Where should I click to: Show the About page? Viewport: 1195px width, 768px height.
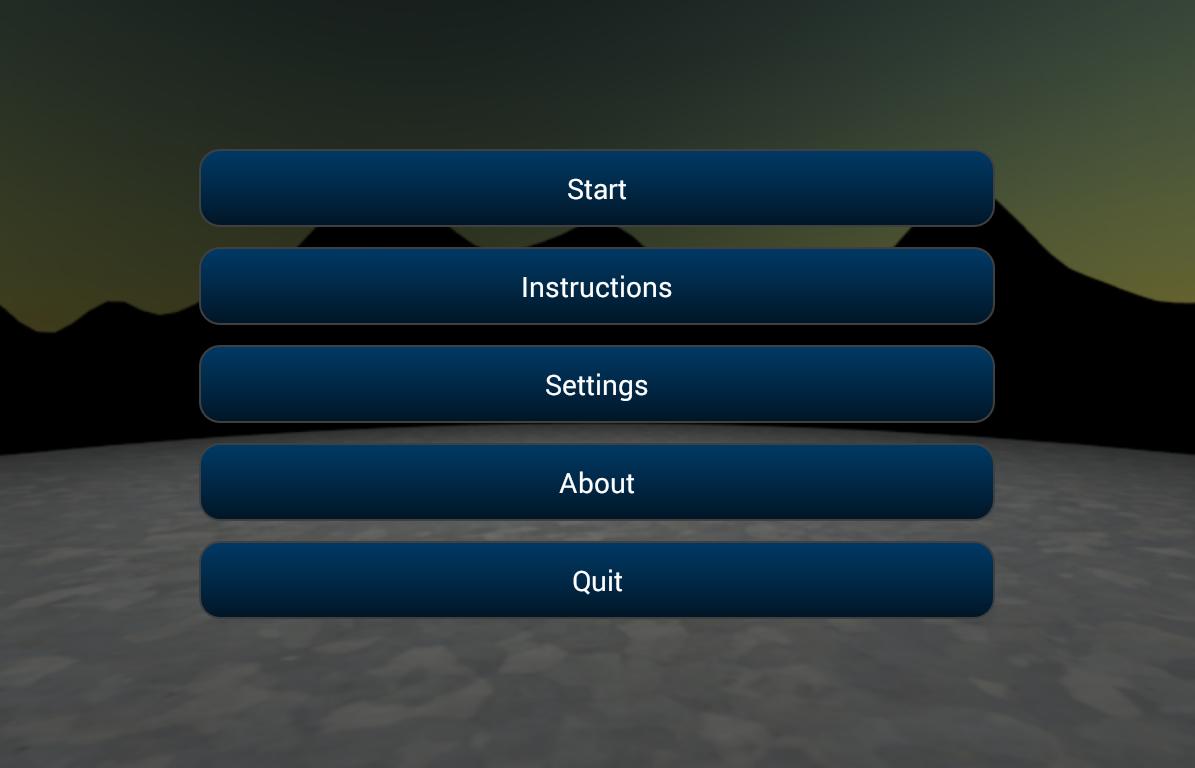pyautogui.click(x=597, y=483)
